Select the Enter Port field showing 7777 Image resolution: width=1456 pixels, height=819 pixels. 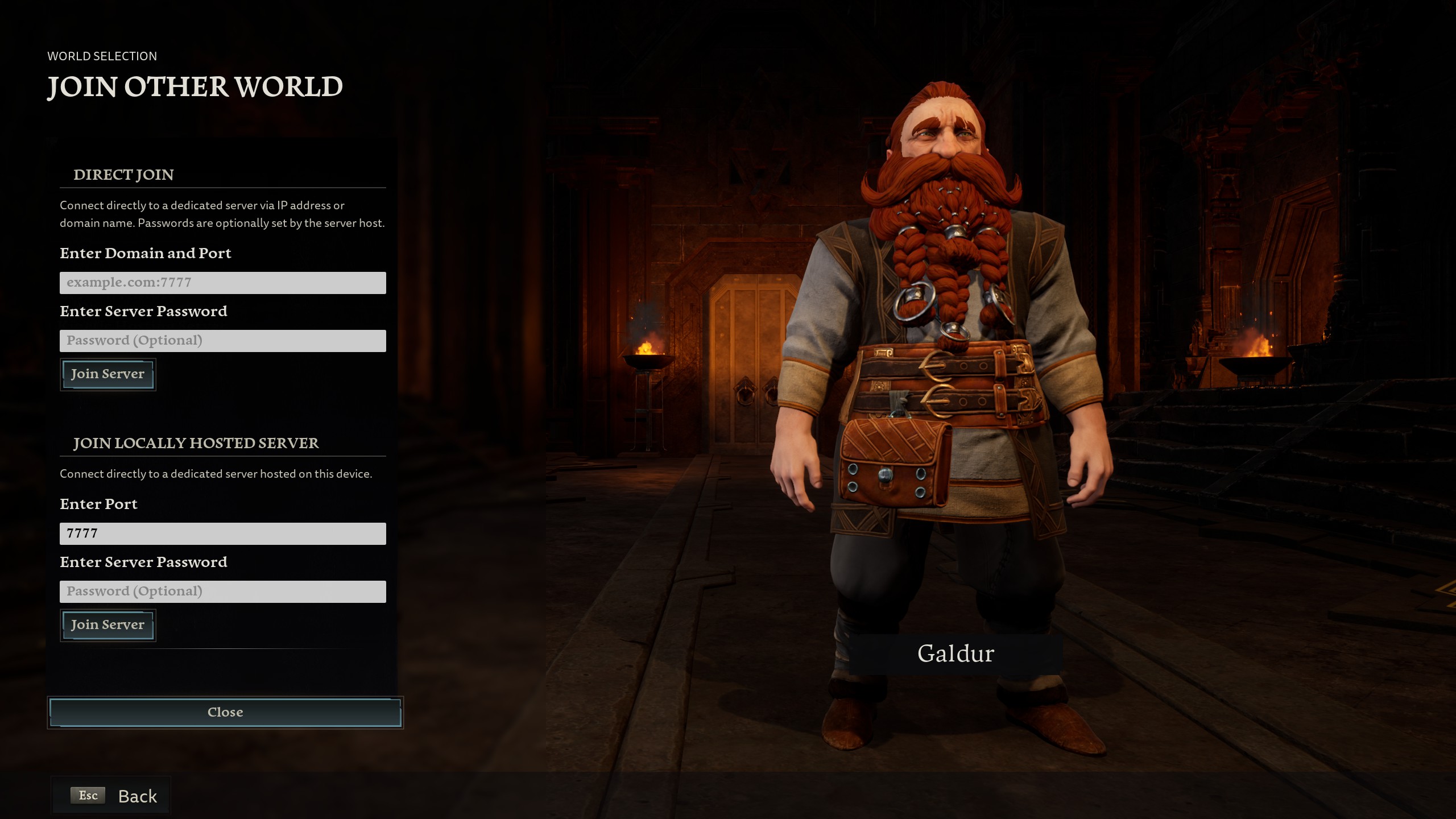click(222, 533)
